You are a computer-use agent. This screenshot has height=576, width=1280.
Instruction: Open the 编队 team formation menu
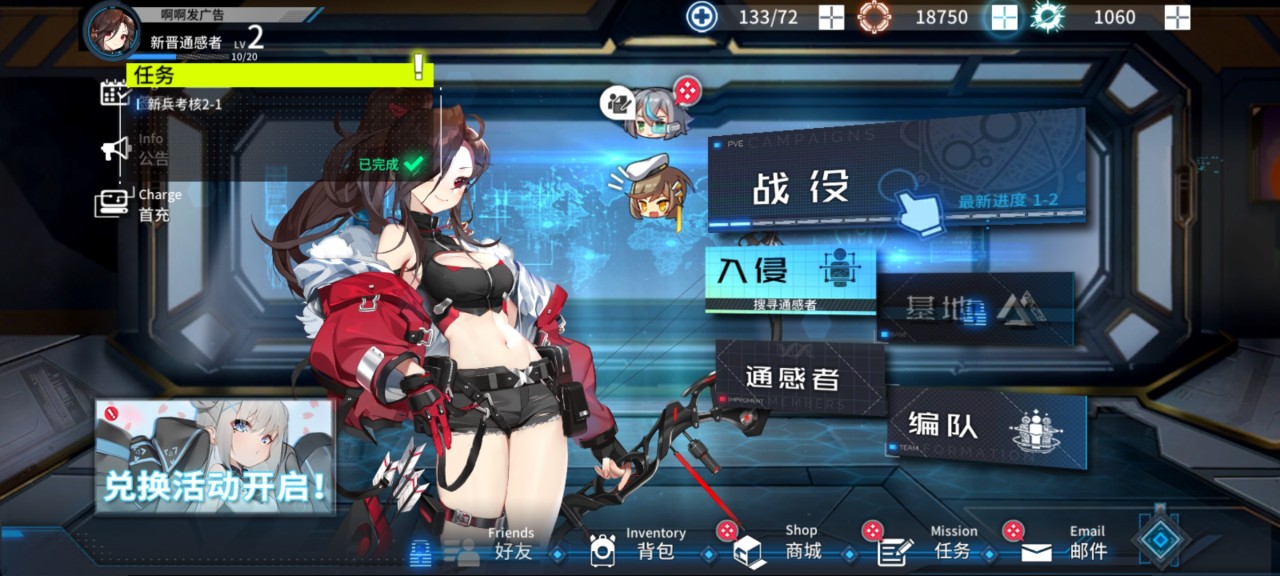point(985,430)
